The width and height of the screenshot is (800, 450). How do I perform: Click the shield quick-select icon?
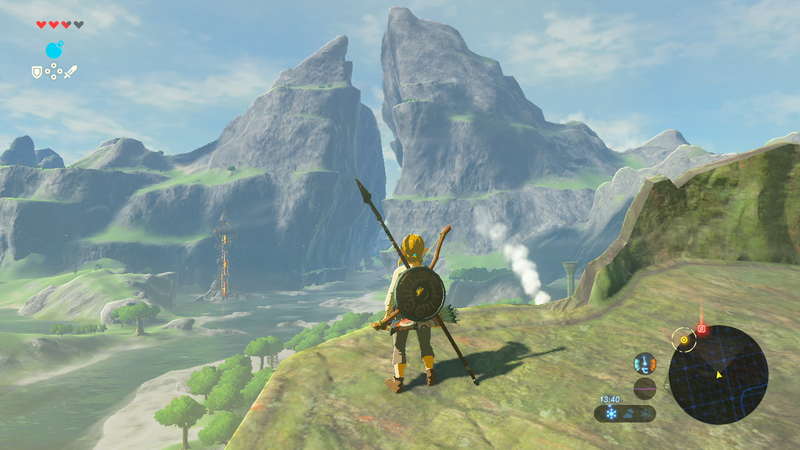coord(37,72)
